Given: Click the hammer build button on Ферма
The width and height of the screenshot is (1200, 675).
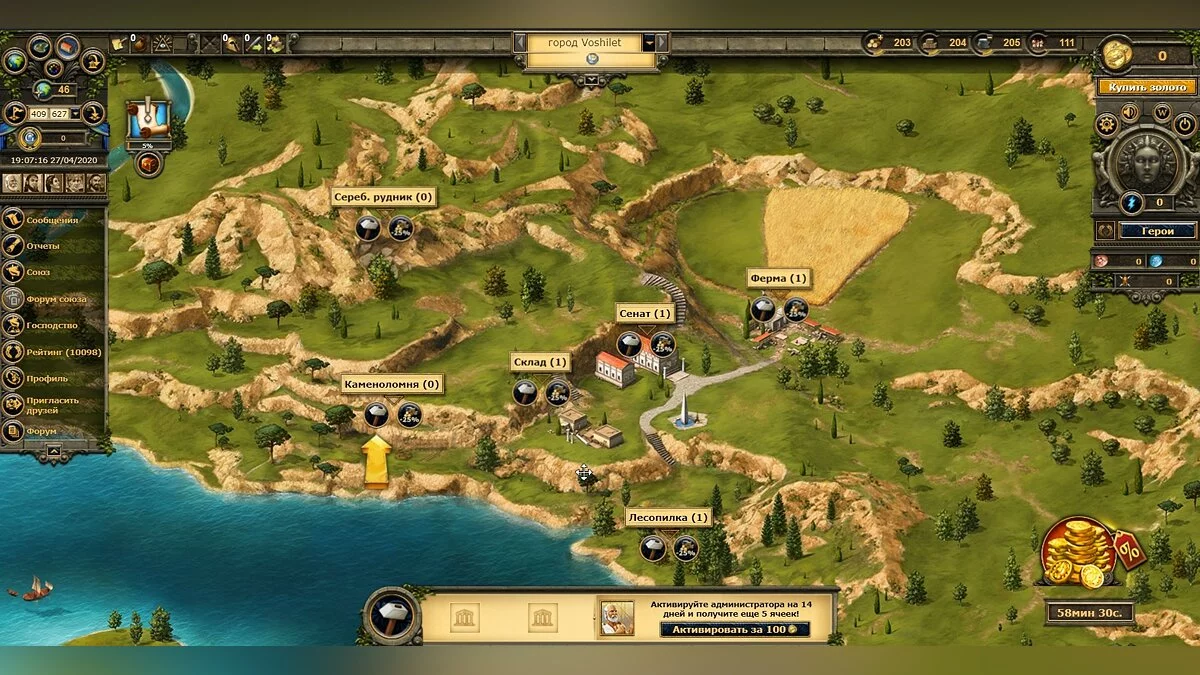Looking at the screenshot, I should coord(764,309).
